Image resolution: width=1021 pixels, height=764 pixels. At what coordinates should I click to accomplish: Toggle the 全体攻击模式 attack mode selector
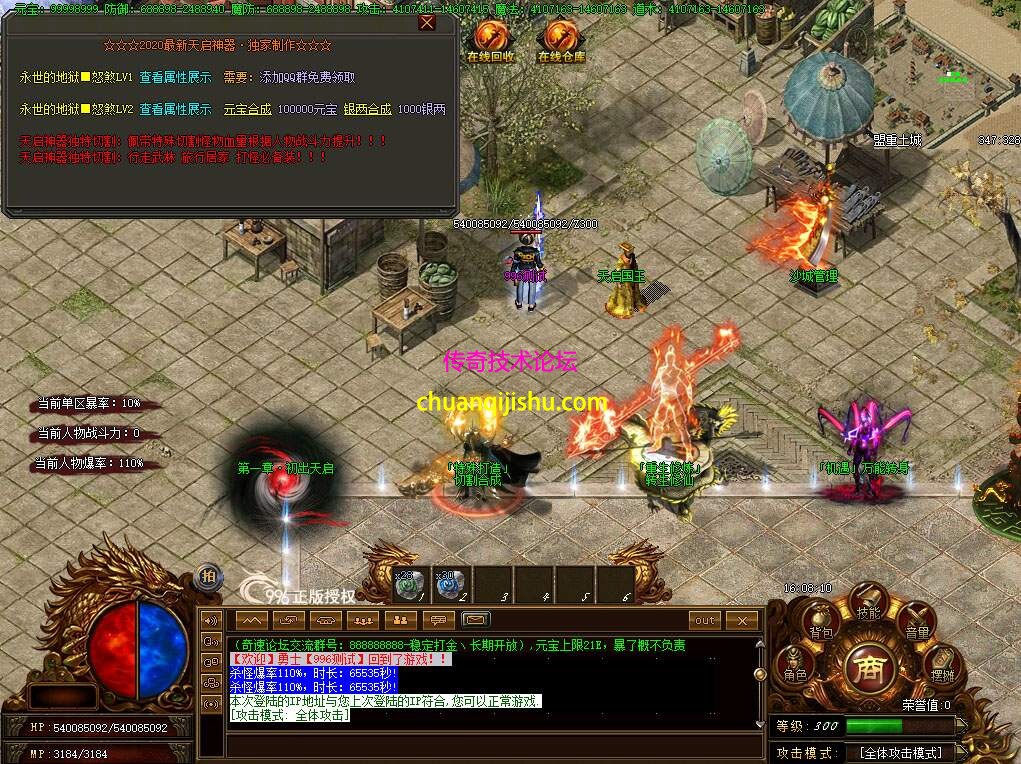click(x=900, y=752)
